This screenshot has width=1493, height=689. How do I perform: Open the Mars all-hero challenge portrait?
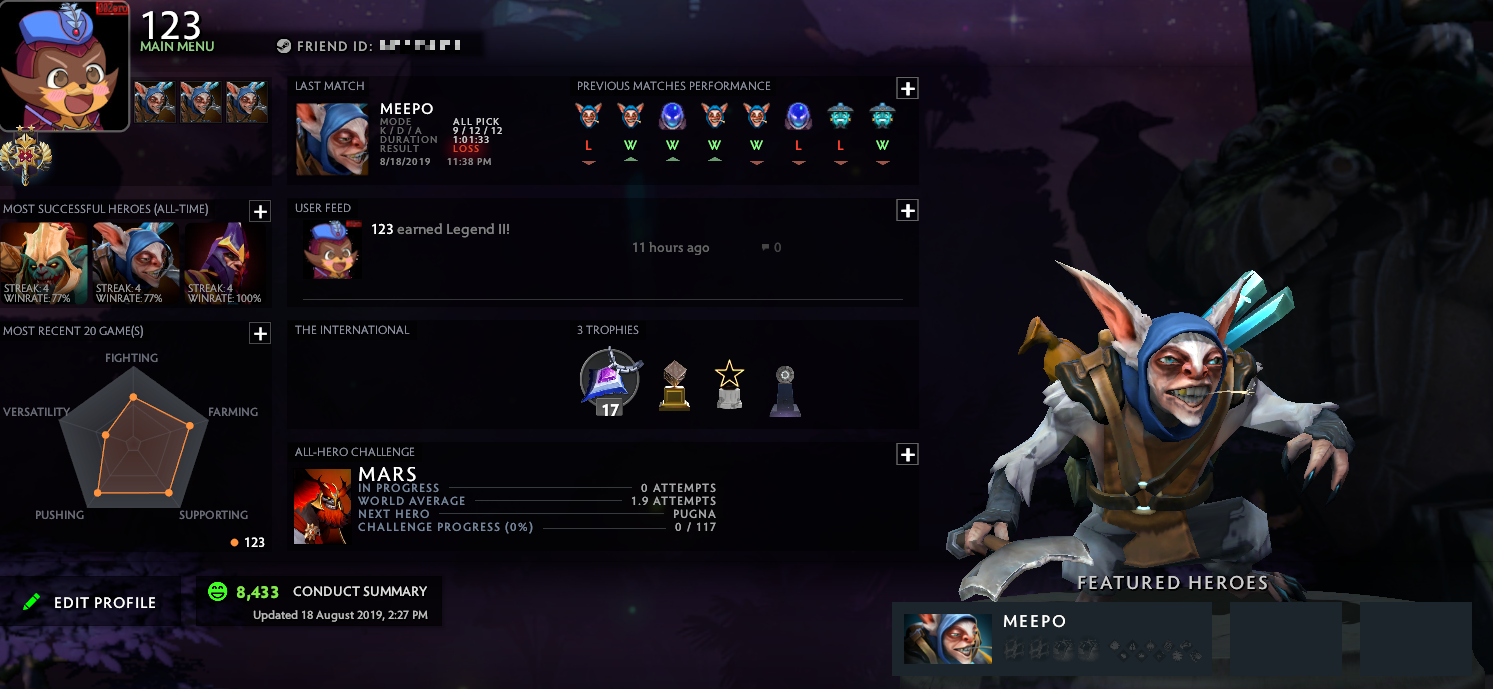click(x=322, y=506)
